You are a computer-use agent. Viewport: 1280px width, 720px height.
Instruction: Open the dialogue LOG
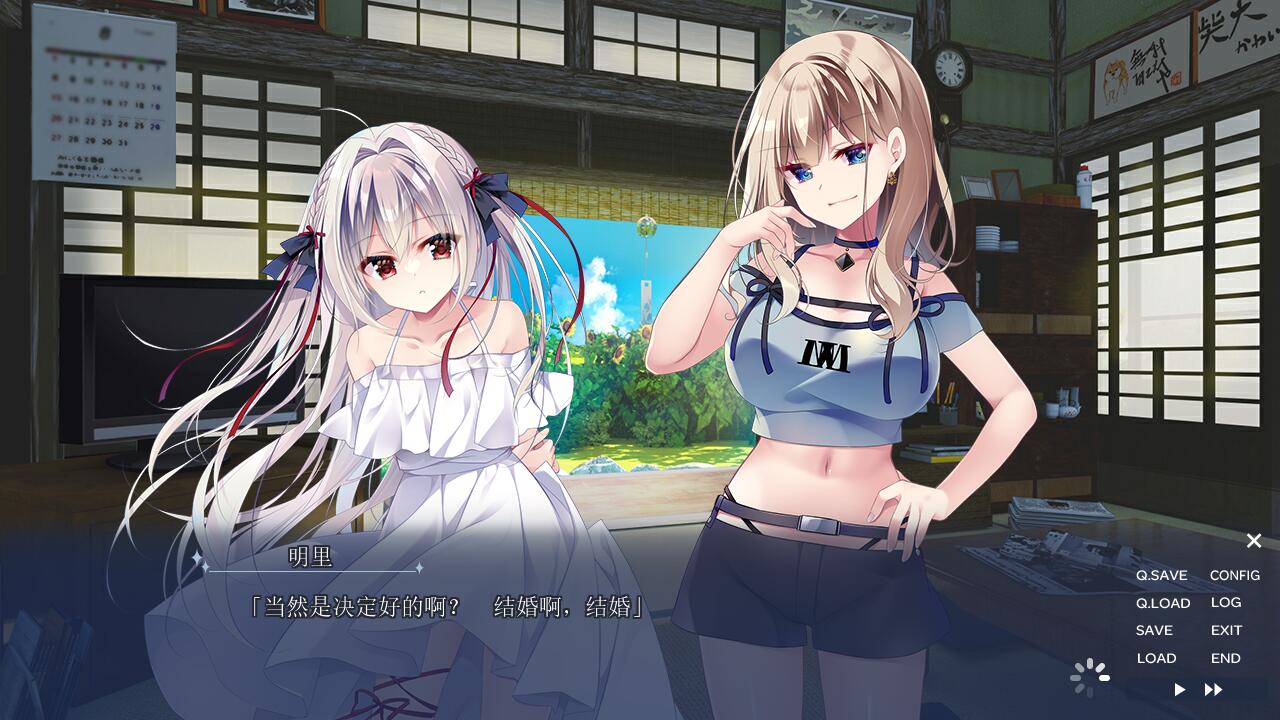tap(1225, 602)
